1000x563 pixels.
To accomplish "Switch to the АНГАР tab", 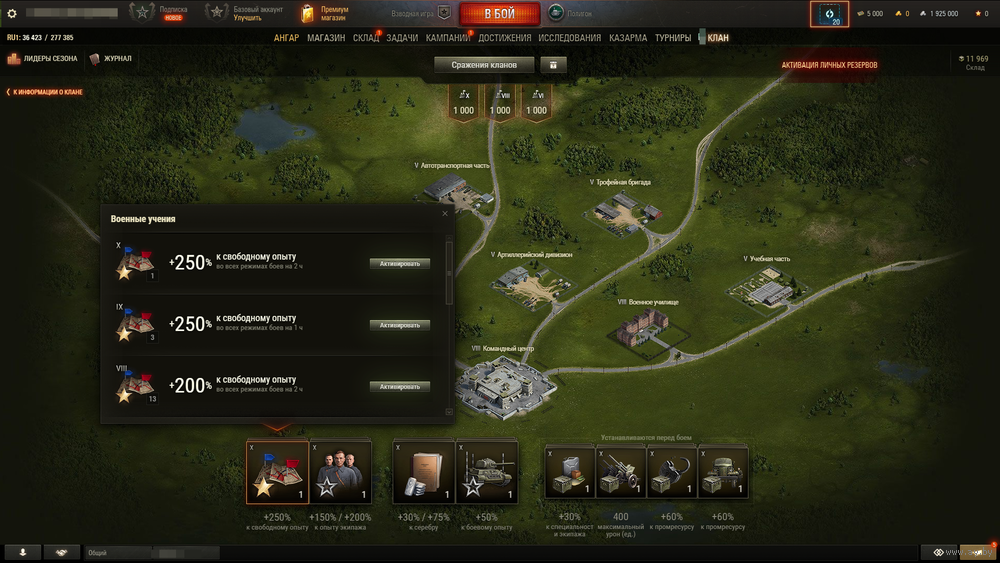I will tap(287, 38).
